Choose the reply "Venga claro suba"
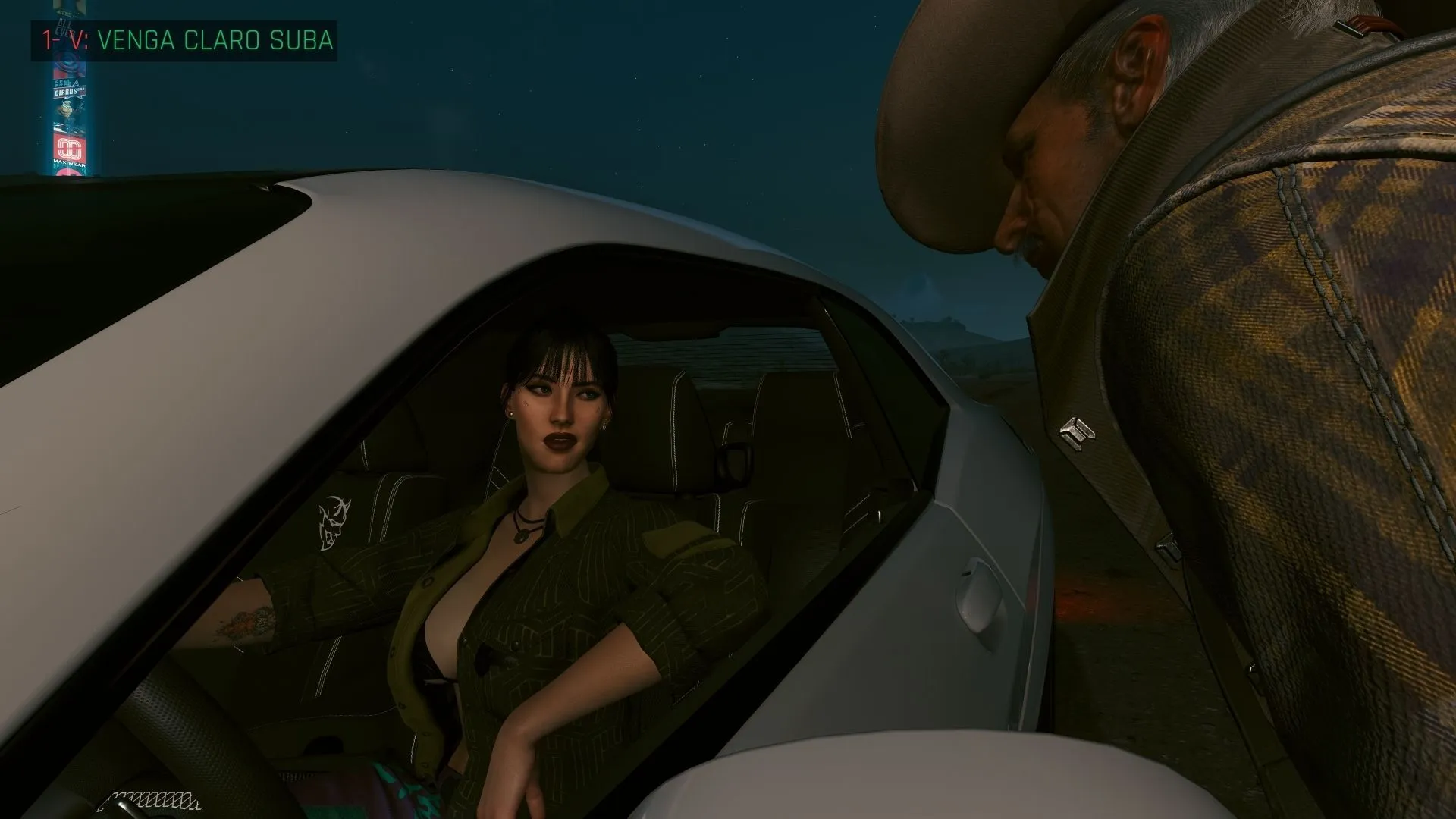 215,40
